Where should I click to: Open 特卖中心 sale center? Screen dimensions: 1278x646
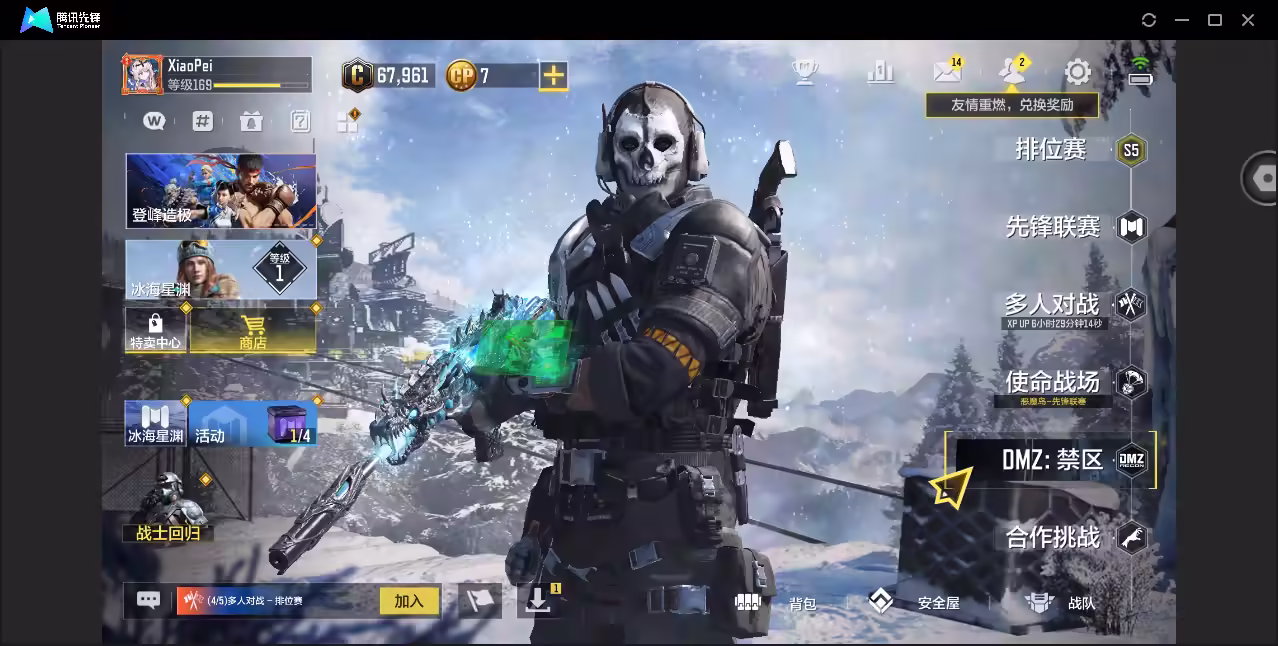coord(155,330)
